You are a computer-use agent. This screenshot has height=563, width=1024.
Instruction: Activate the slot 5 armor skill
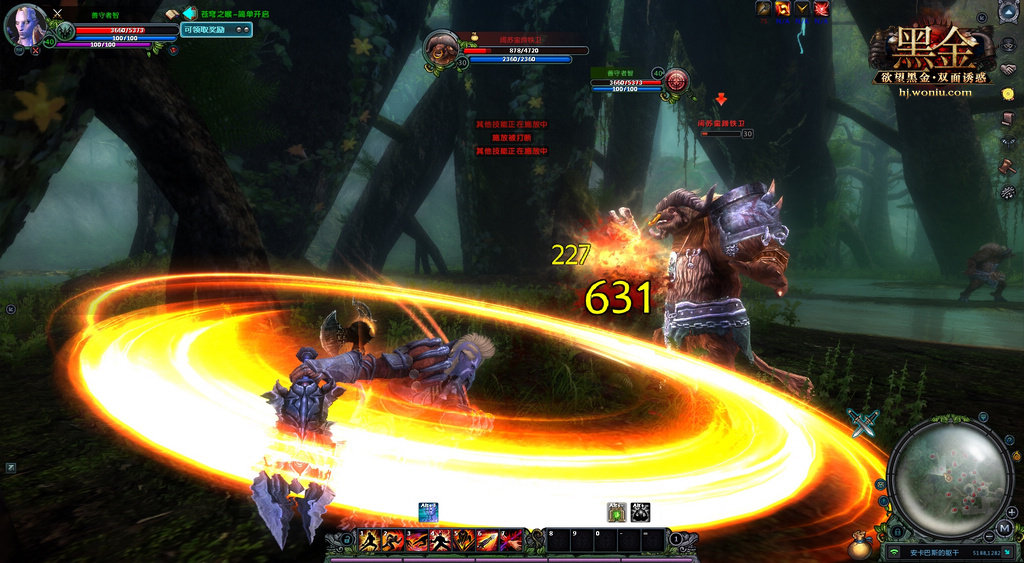(x=463, y=541)
